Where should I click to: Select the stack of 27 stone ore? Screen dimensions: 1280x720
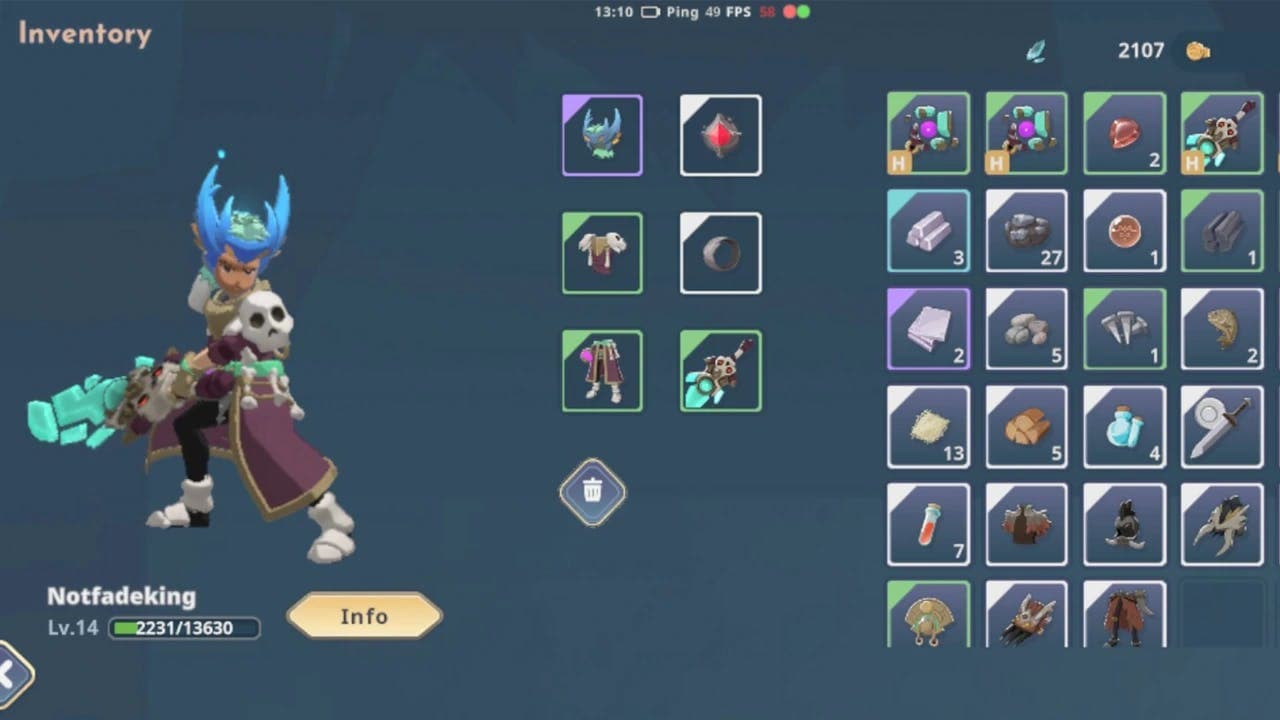(1026, 231)
